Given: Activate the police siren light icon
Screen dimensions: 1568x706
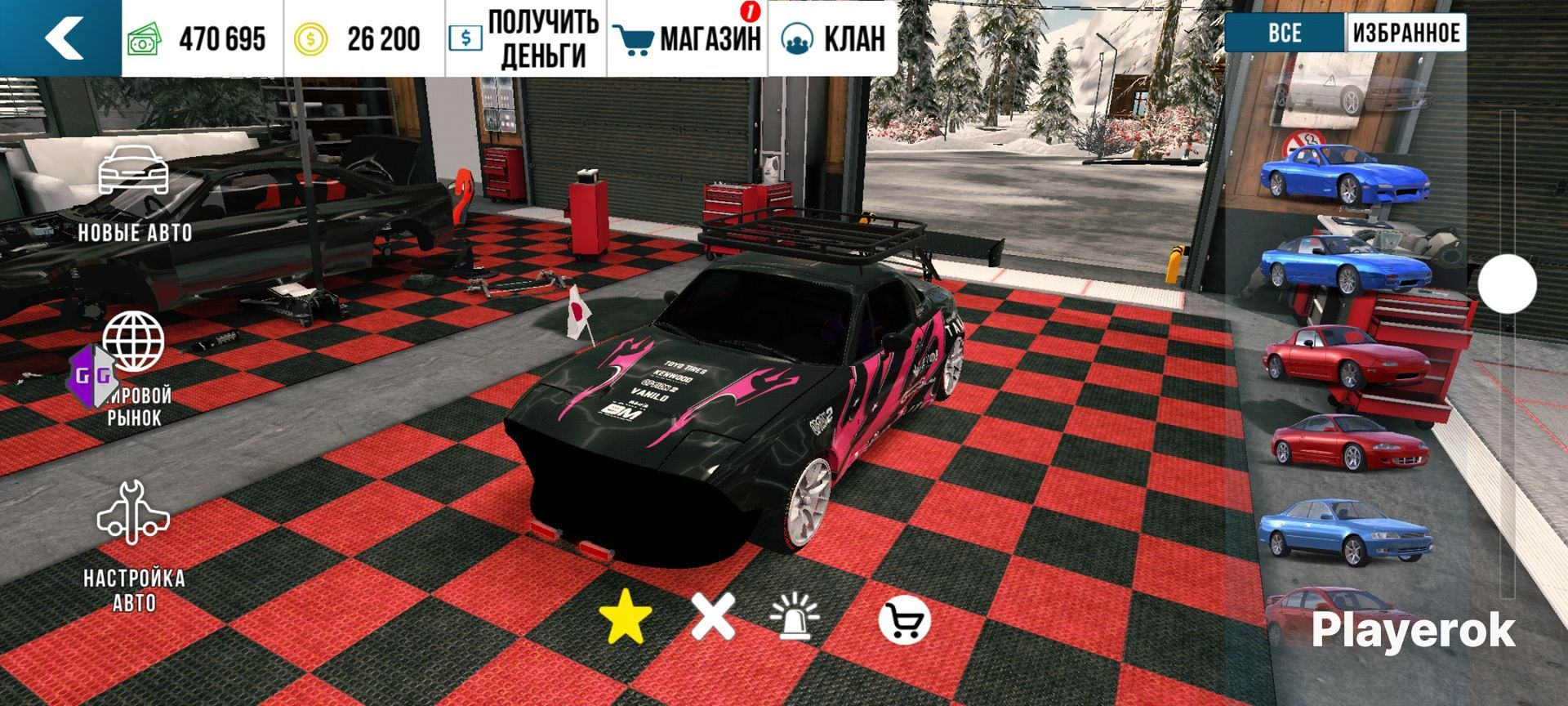Looking at the screenshot, I should [x=795, y=617].
